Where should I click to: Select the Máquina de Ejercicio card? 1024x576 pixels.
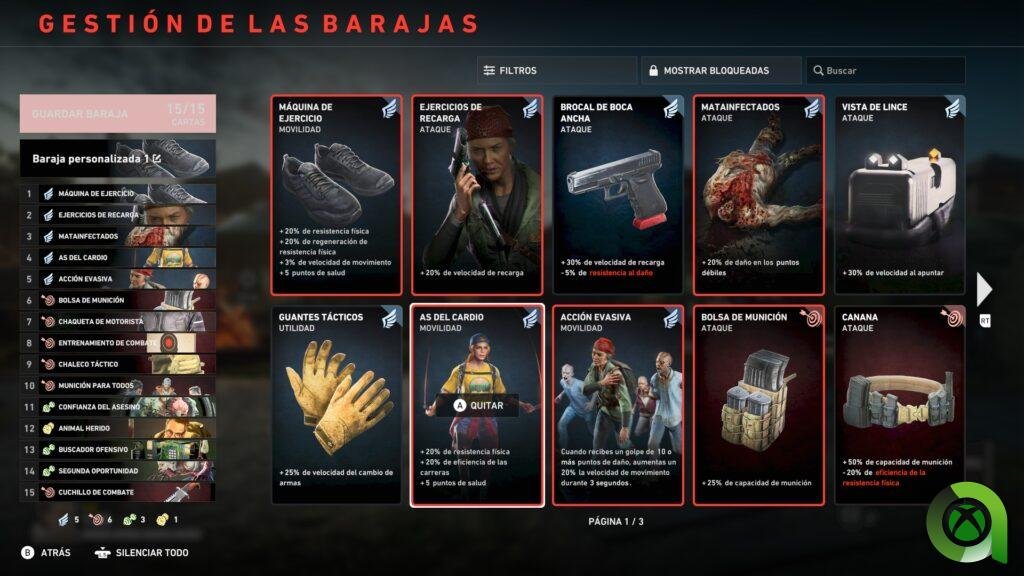click(336, 195)
